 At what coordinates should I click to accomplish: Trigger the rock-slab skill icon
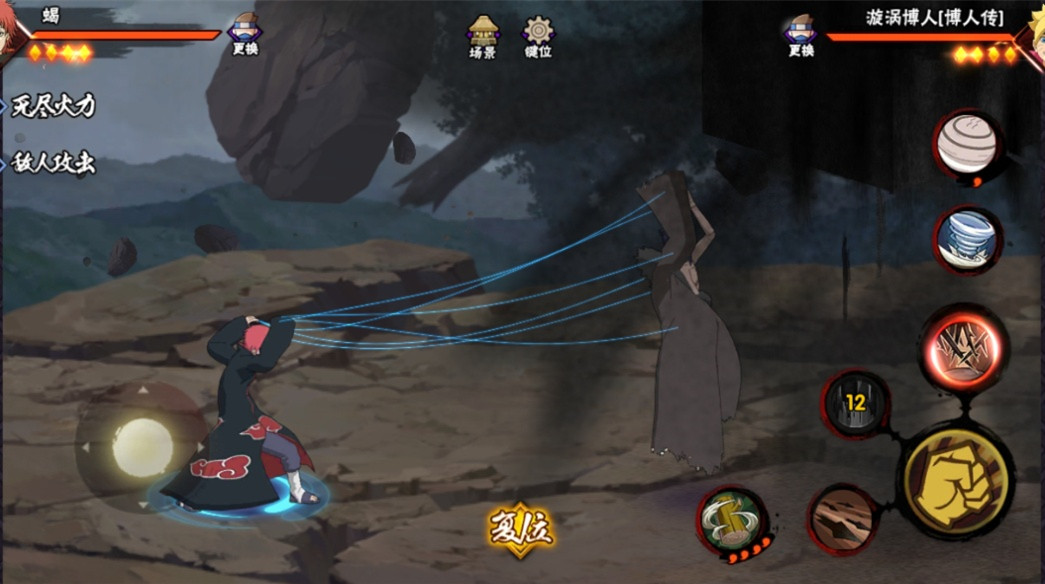click(x=842, y=518)
